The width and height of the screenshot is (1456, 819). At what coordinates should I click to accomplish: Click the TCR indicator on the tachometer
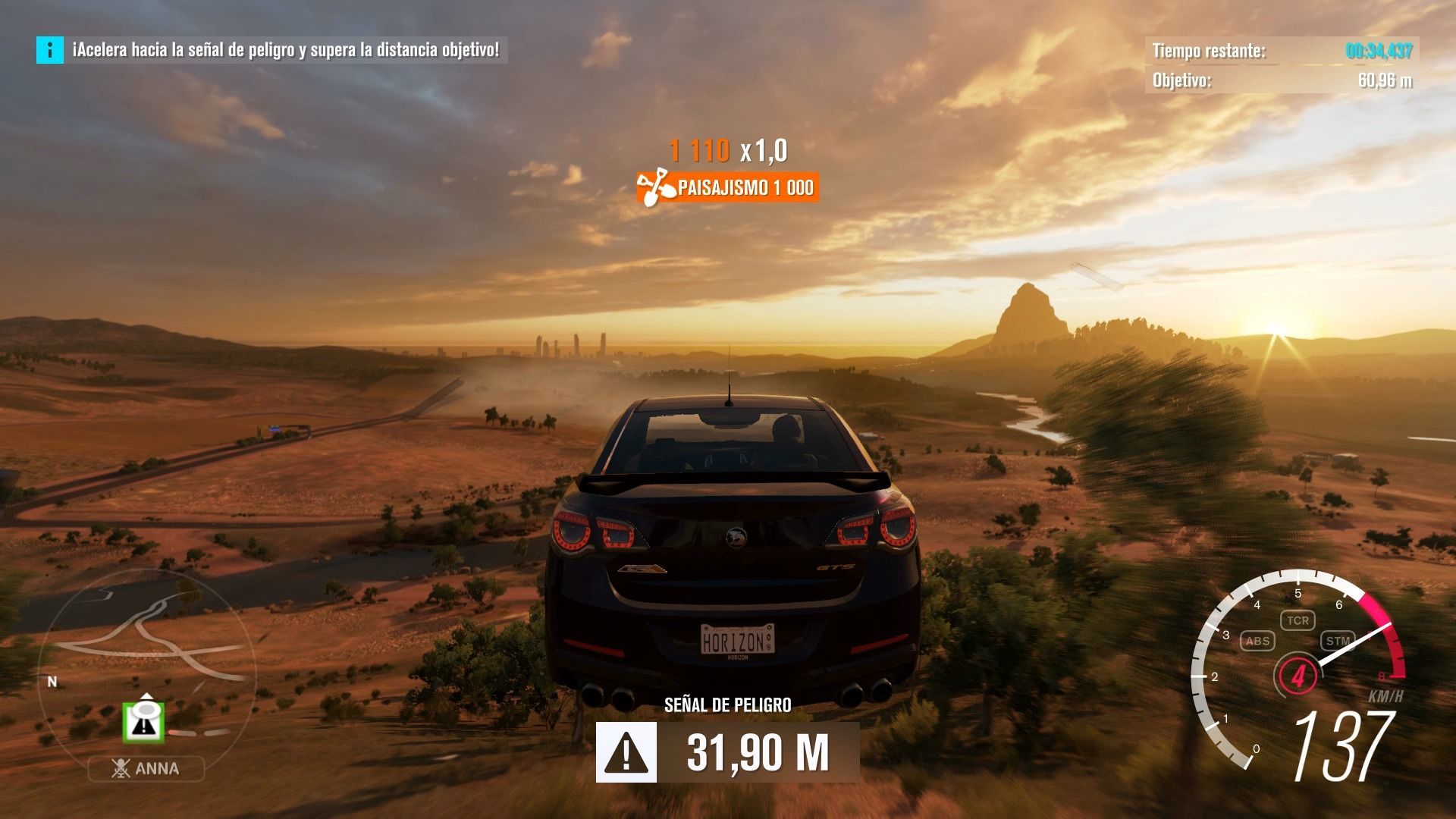(1297, 620)
